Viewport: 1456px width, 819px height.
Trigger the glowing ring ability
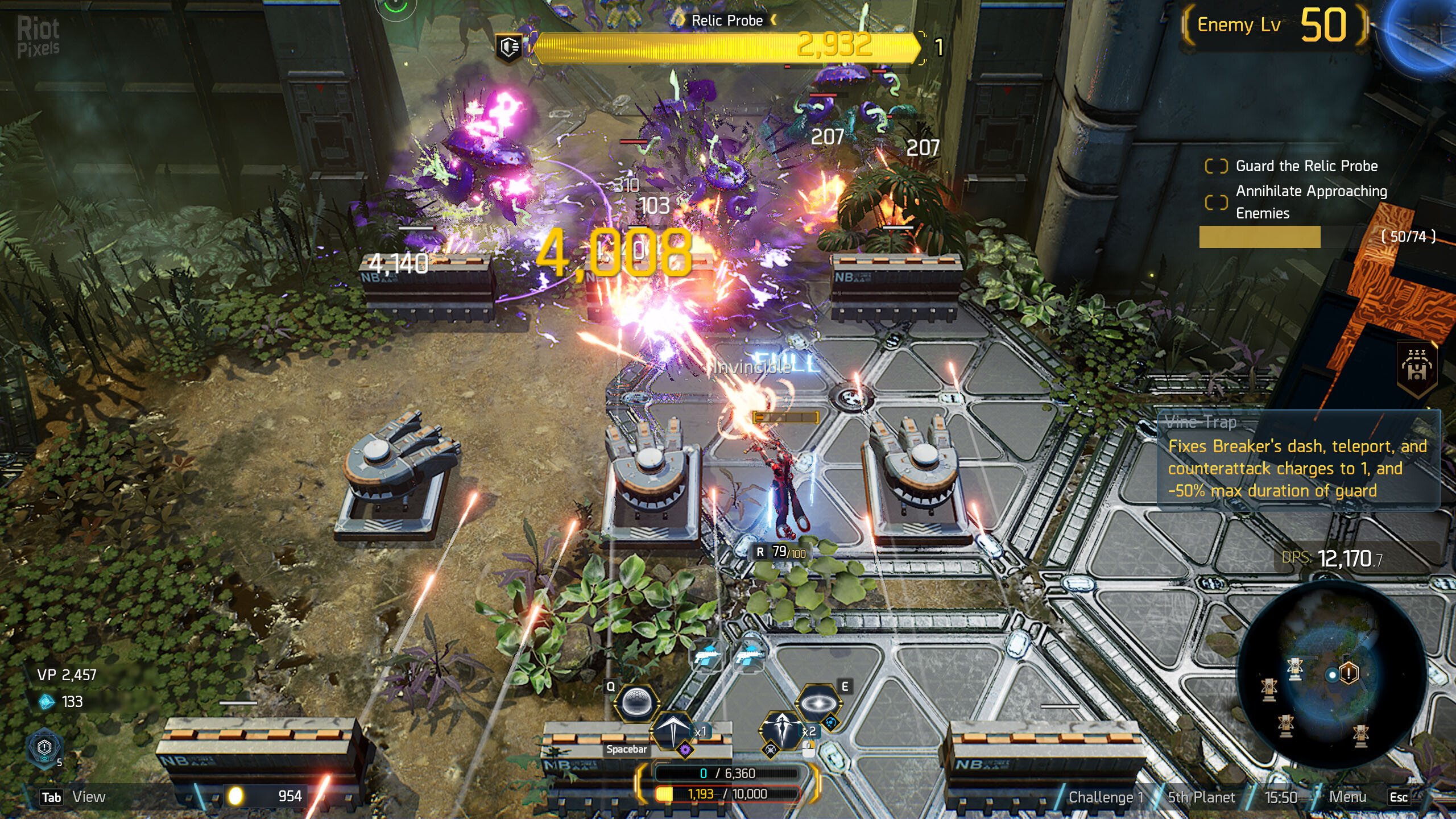click(818, 704)
